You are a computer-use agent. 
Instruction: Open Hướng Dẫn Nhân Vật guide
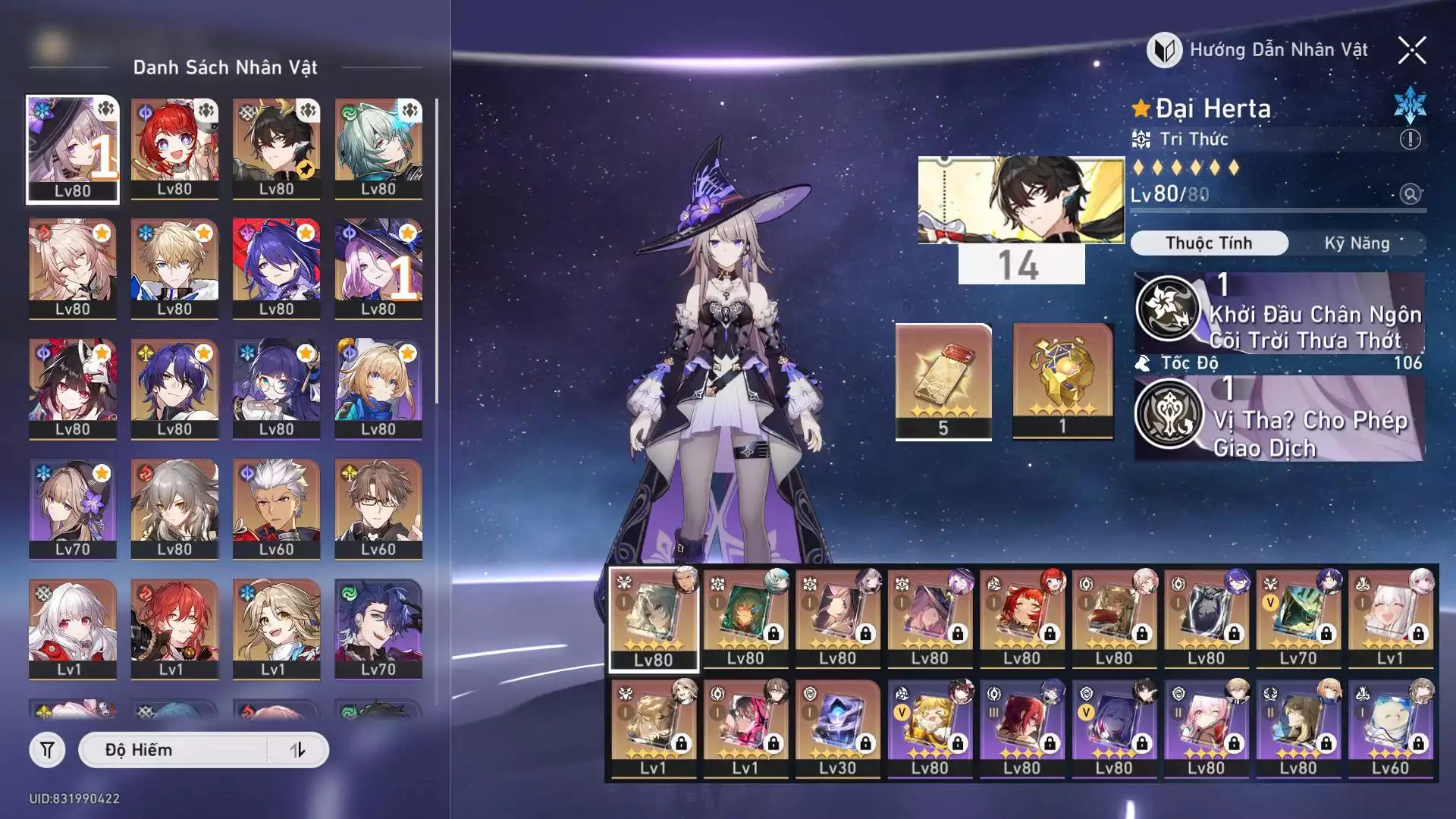tap(1259, 51)
